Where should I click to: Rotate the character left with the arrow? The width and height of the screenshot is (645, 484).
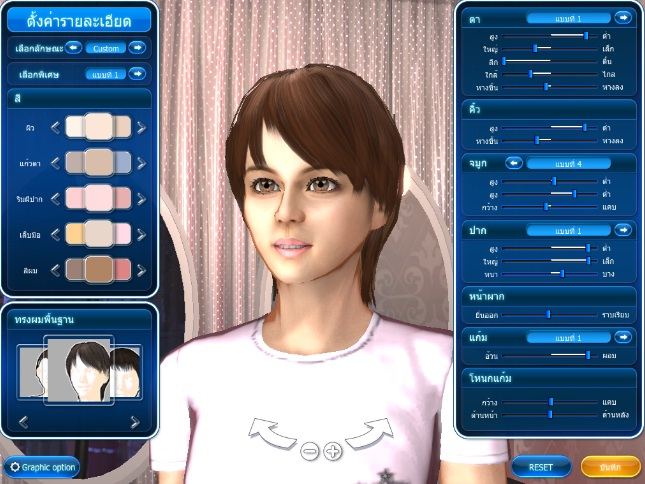coord(268,434)
